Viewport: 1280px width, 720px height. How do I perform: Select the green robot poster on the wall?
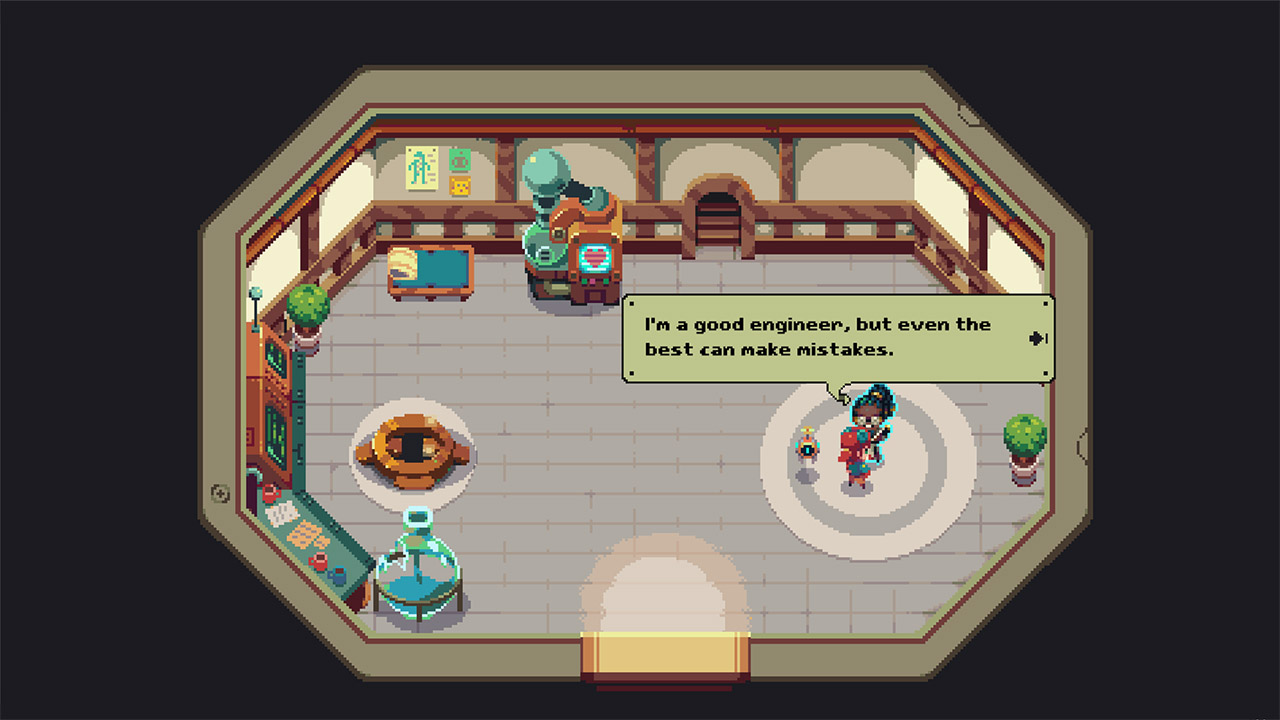[458, 162]
